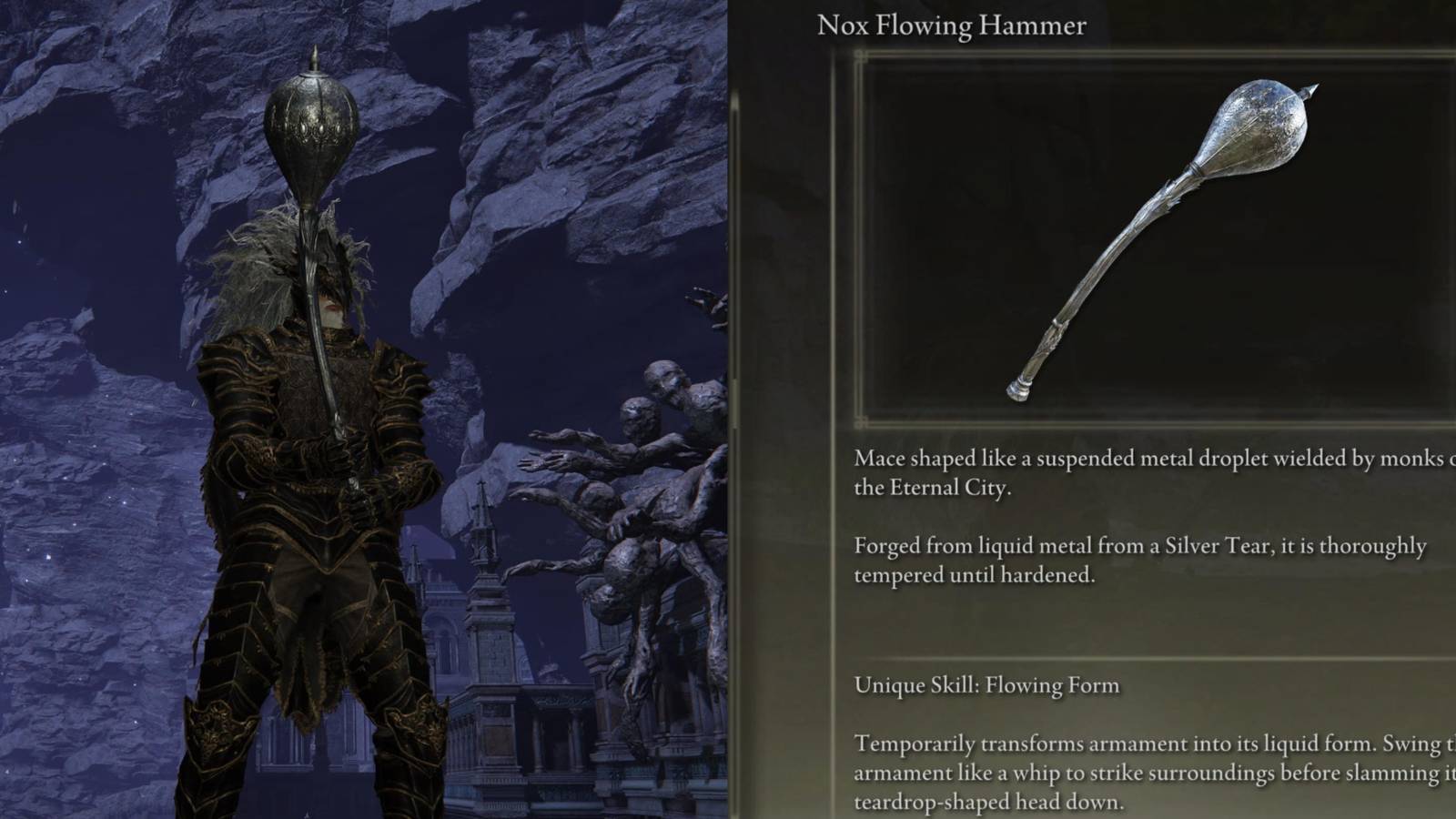This screenshot has height=819, width=1456.
Task: Click the phrase 'Silver Tear' in the description
Action: pyautogui.click(x=1217, y=547)
